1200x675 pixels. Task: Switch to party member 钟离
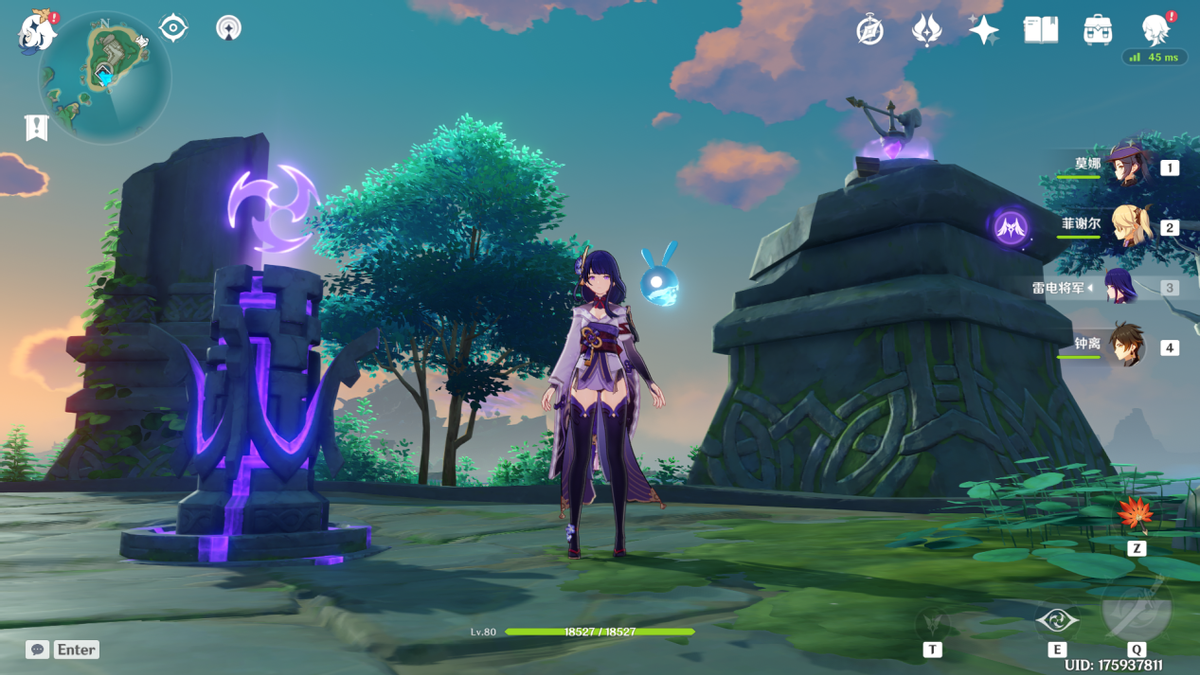point(1127,346)
